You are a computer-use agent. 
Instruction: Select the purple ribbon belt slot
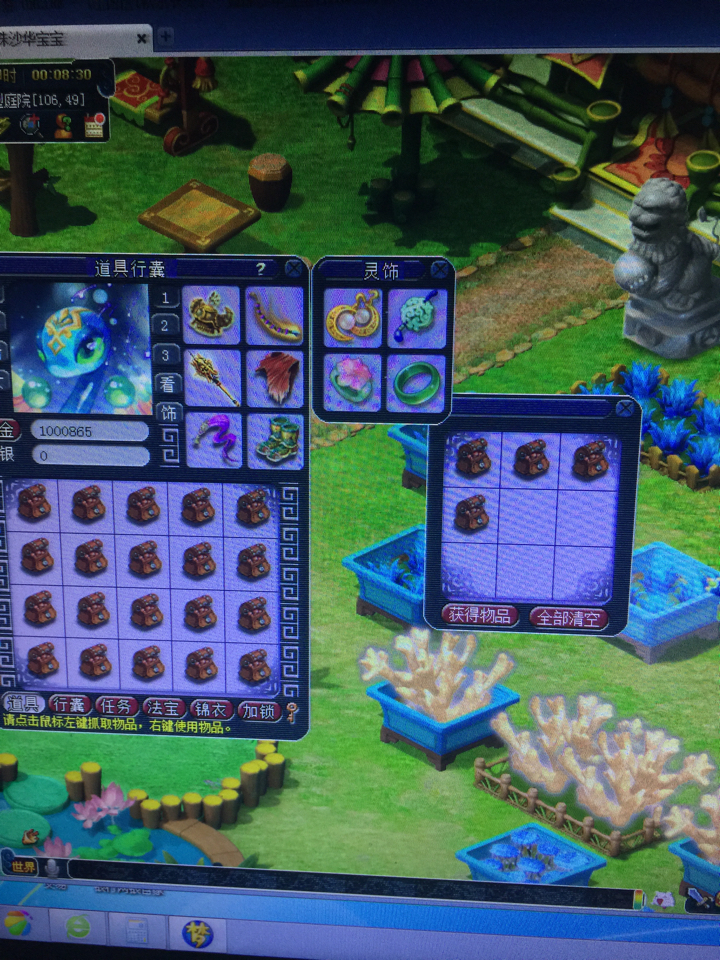point(212,440)
